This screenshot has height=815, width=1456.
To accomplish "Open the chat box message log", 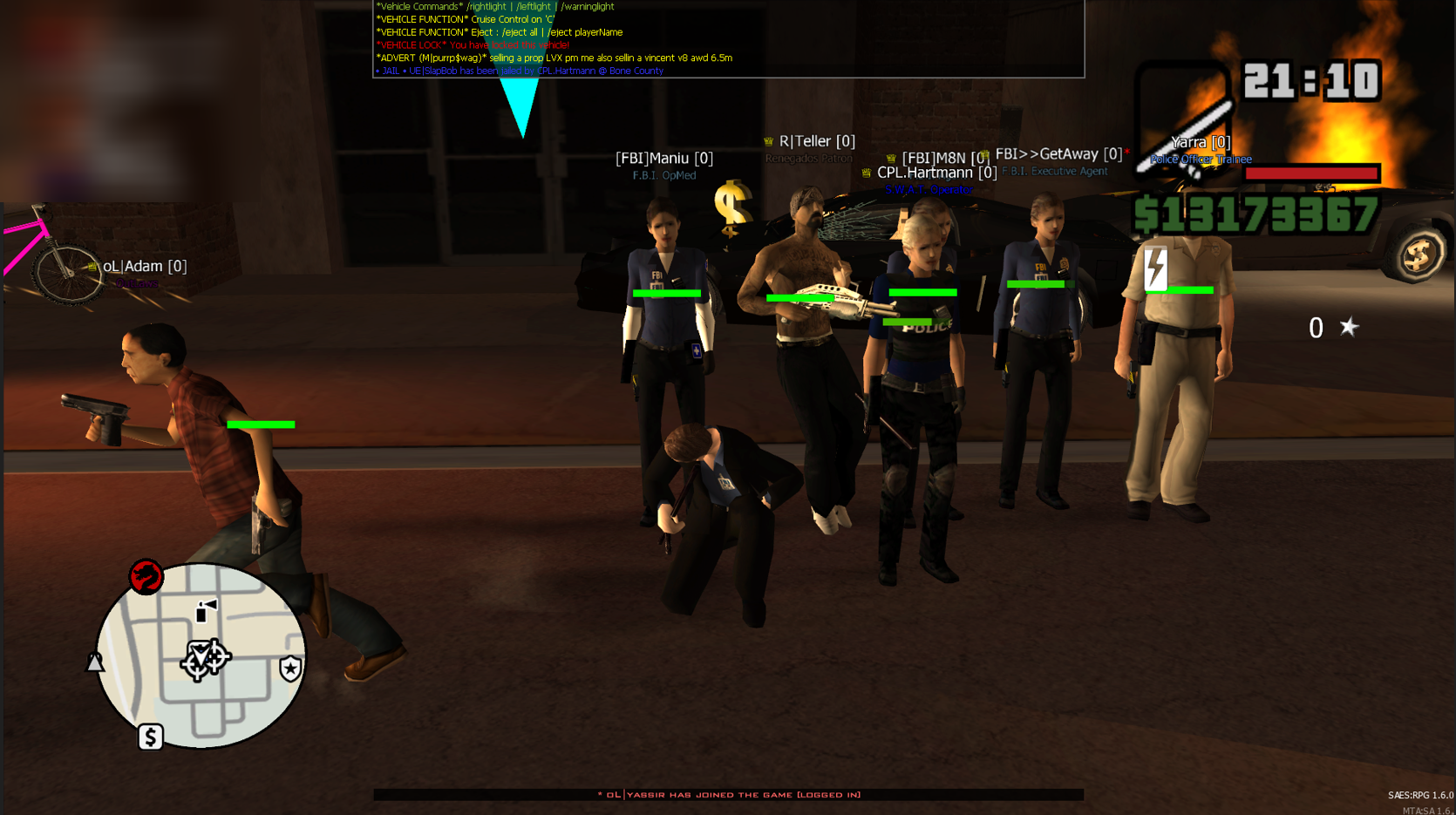I will 728,38.
